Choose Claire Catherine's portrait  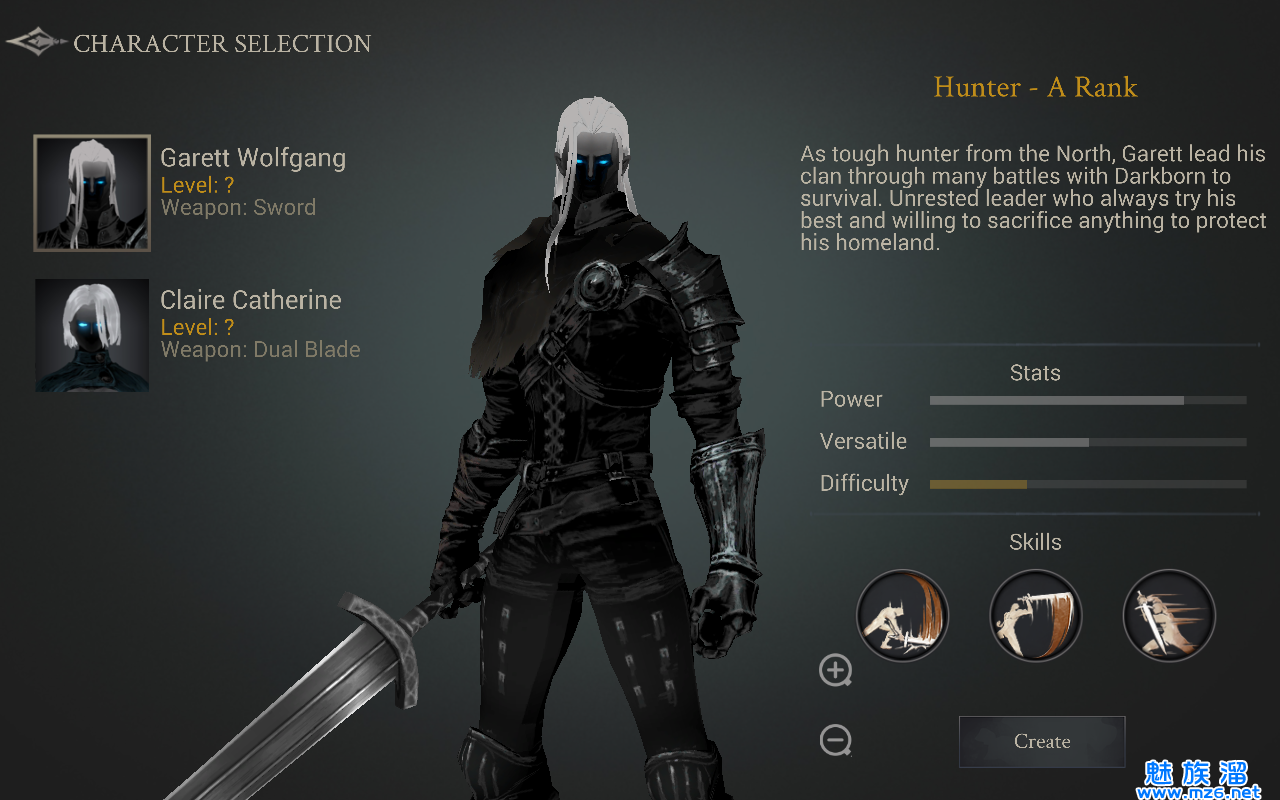tap(92, 335)
